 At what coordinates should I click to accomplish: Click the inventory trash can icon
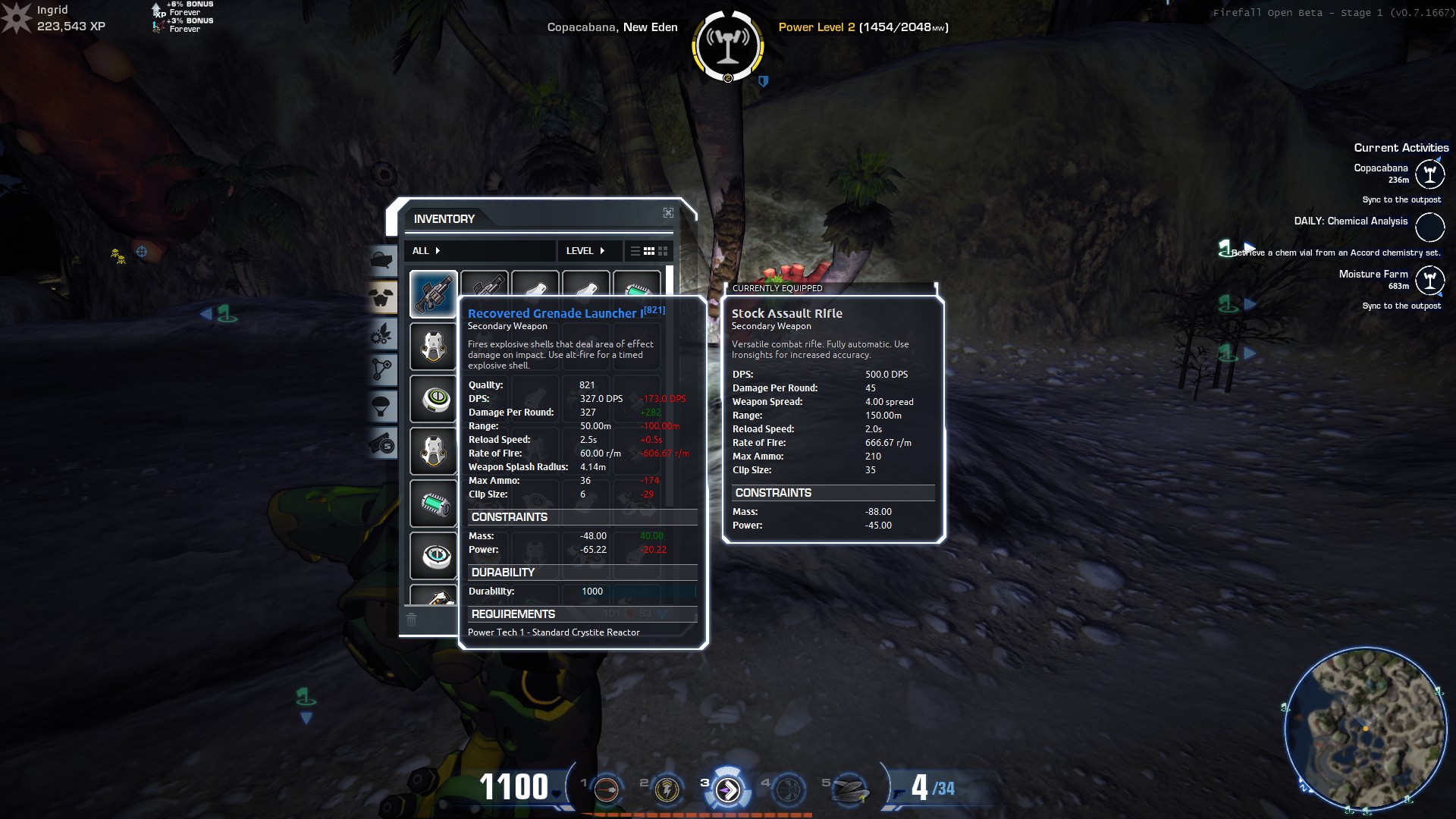(411, 620)
